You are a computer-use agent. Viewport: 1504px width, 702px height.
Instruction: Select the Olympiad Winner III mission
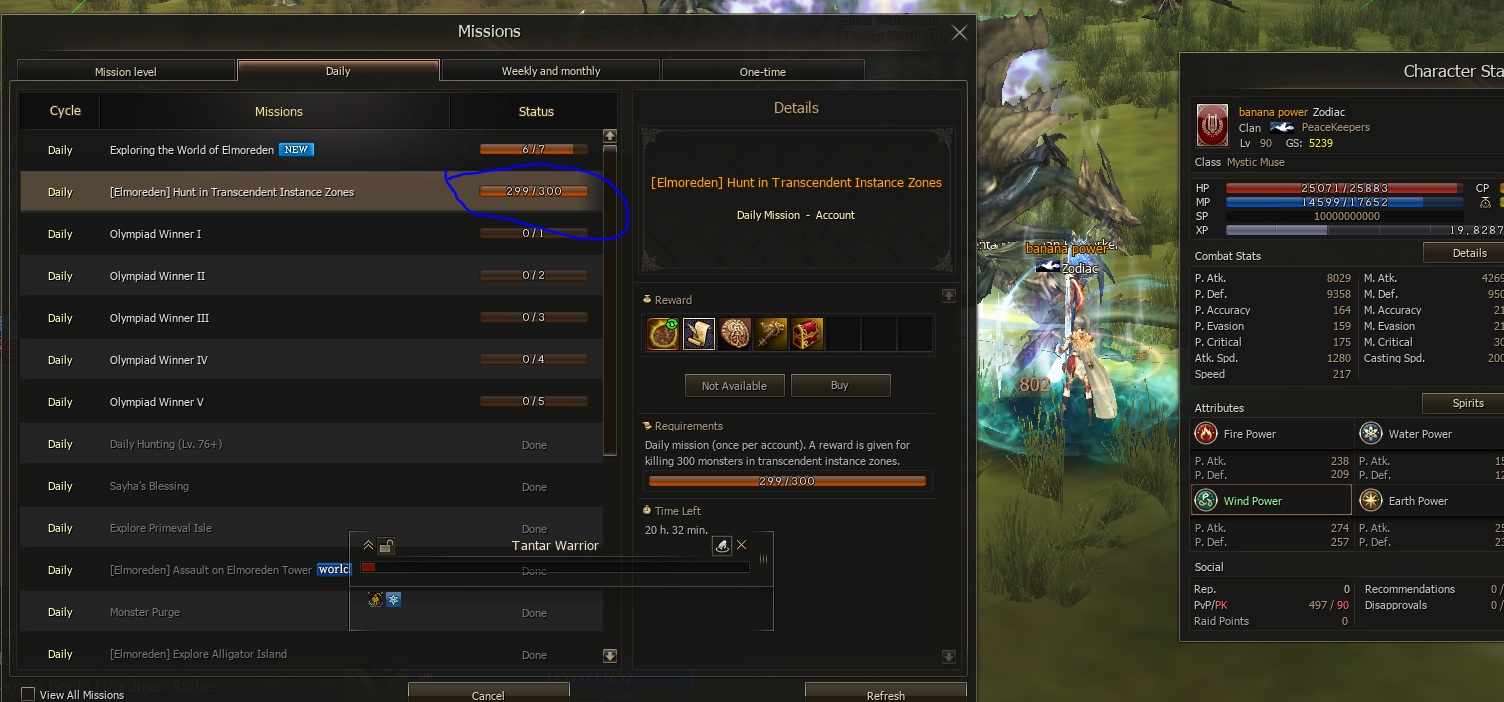click(x=160, y=318)
